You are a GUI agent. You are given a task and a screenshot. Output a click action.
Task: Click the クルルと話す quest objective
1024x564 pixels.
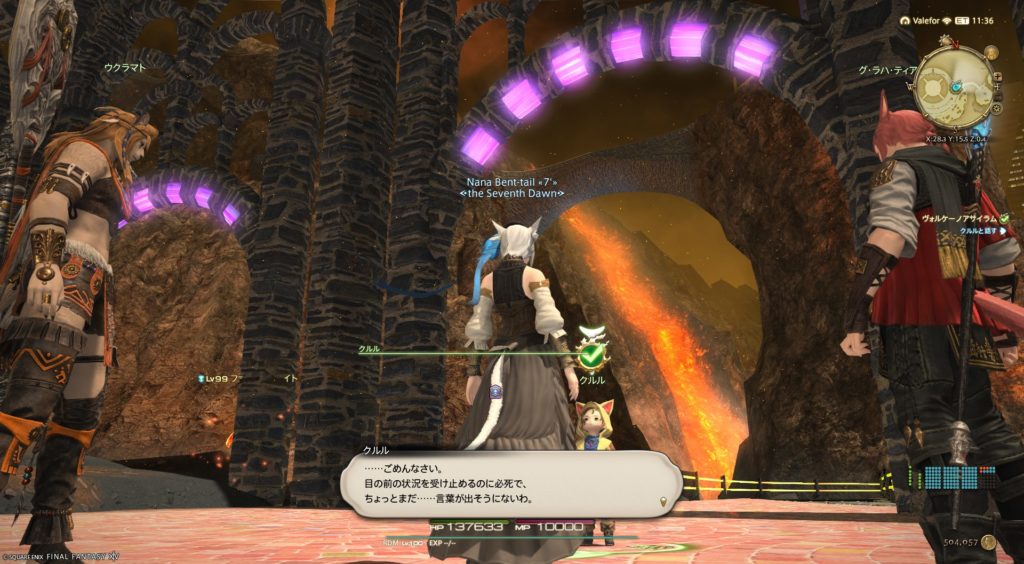[982, 231]
